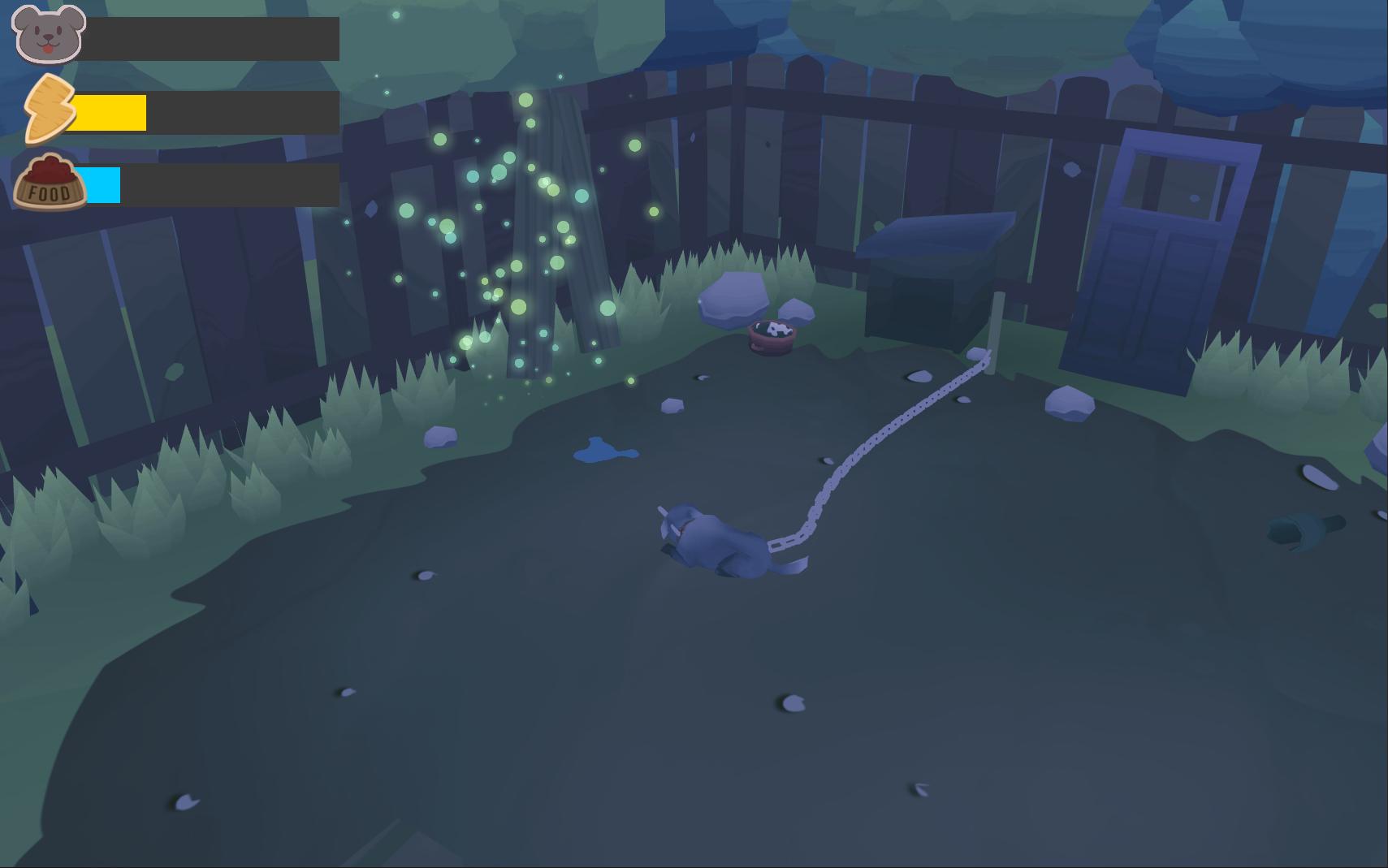This screenshot has width=1388, height=868.
Task: Select the lightning bolt energy icon
Action: (x=48, y=109)
